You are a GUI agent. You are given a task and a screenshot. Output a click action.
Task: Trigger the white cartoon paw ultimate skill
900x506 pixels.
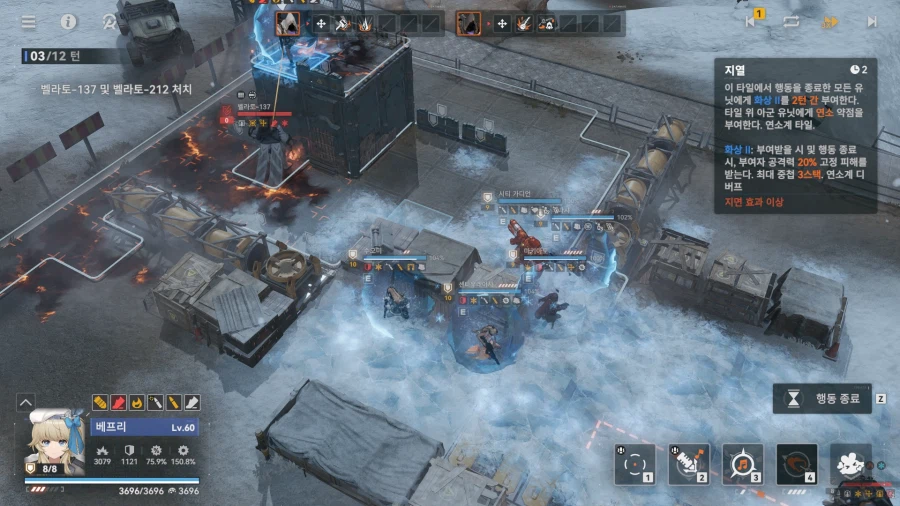tap(850, 464)
